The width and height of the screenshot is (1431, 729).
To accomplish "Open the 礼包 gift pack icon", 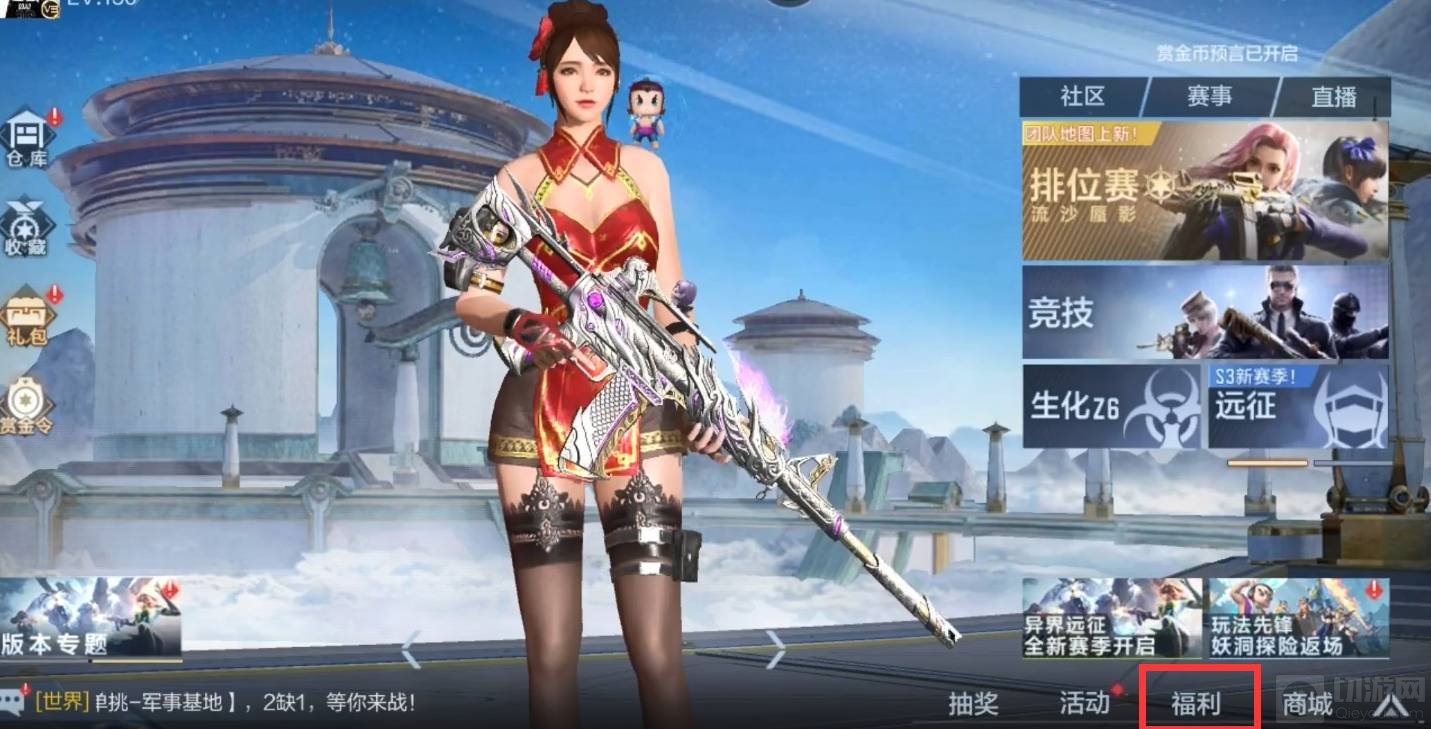I will coord(28,316).
